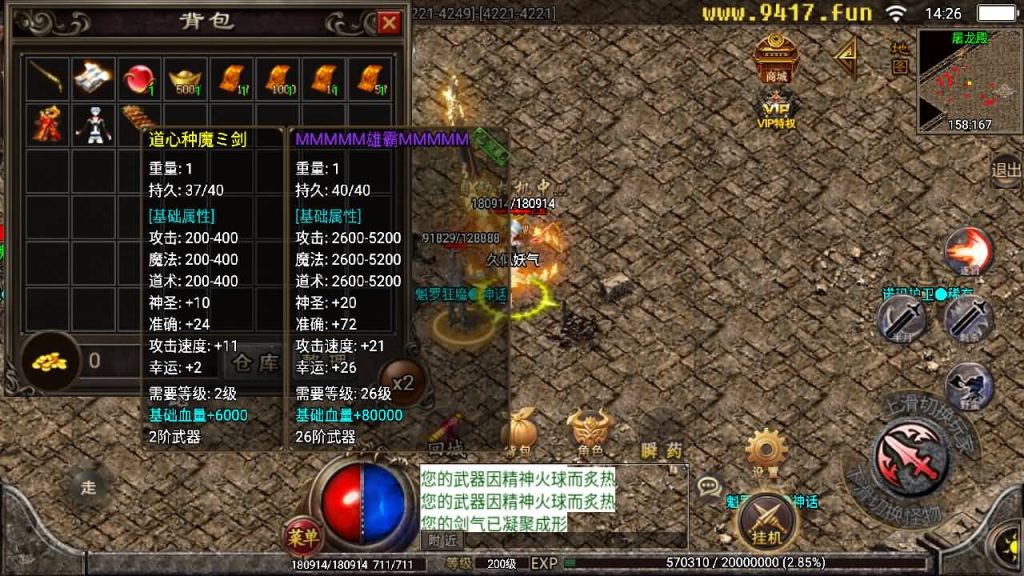Toggle the 走 walk mode button

point(87,487)
